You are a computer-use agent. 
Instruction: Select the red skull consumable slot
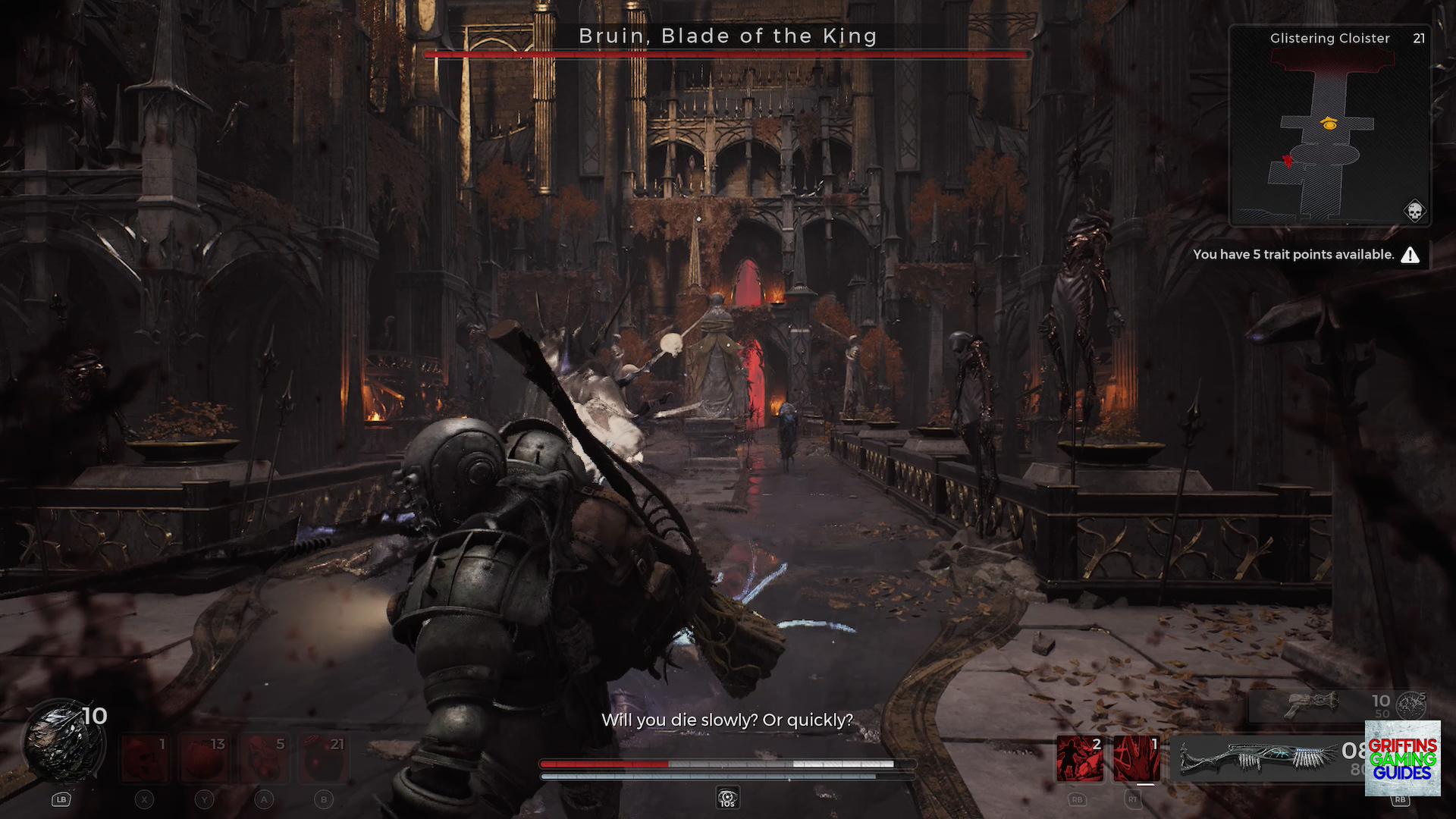pyautogui.click(x=145, y=758)
